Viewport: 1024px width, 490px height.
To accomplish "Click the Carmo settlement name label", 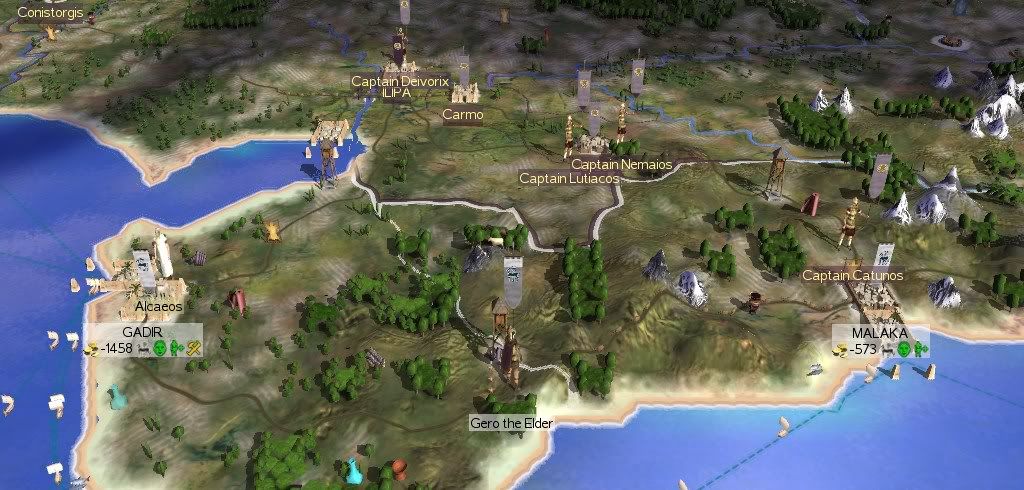I will [463, 115].
